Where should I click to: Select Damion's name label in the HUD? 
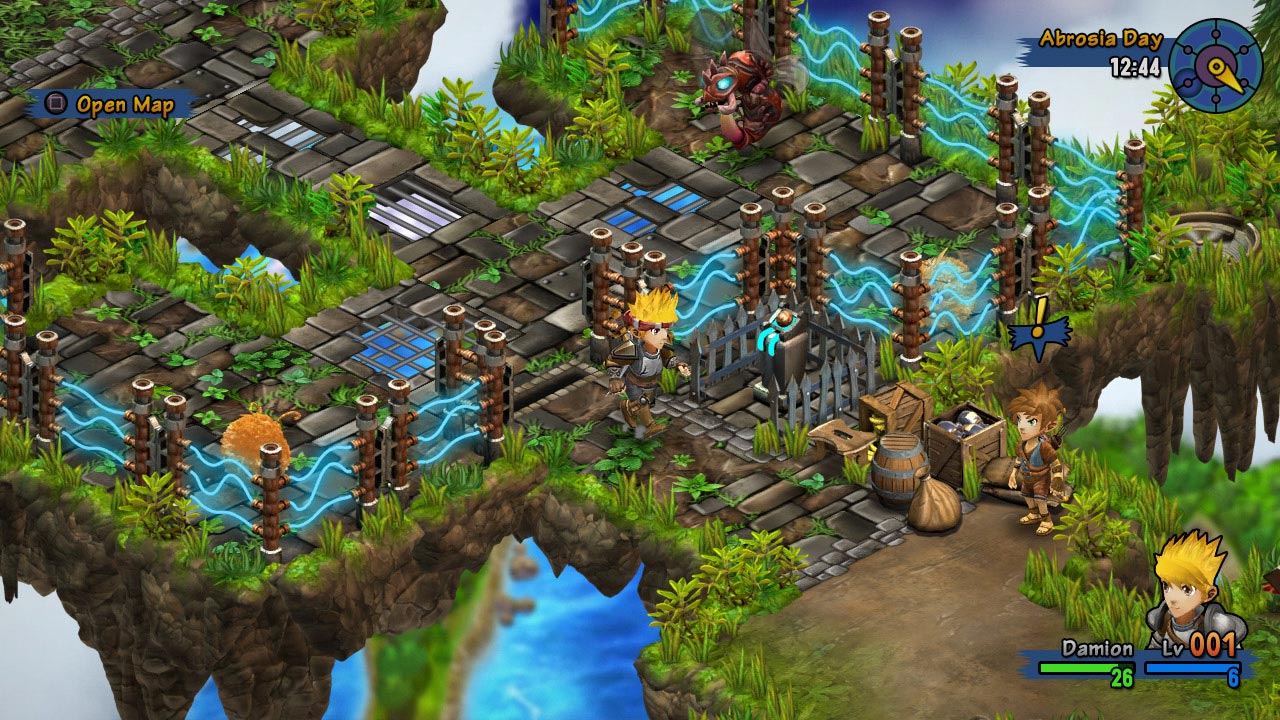[x=1095, y=647]
